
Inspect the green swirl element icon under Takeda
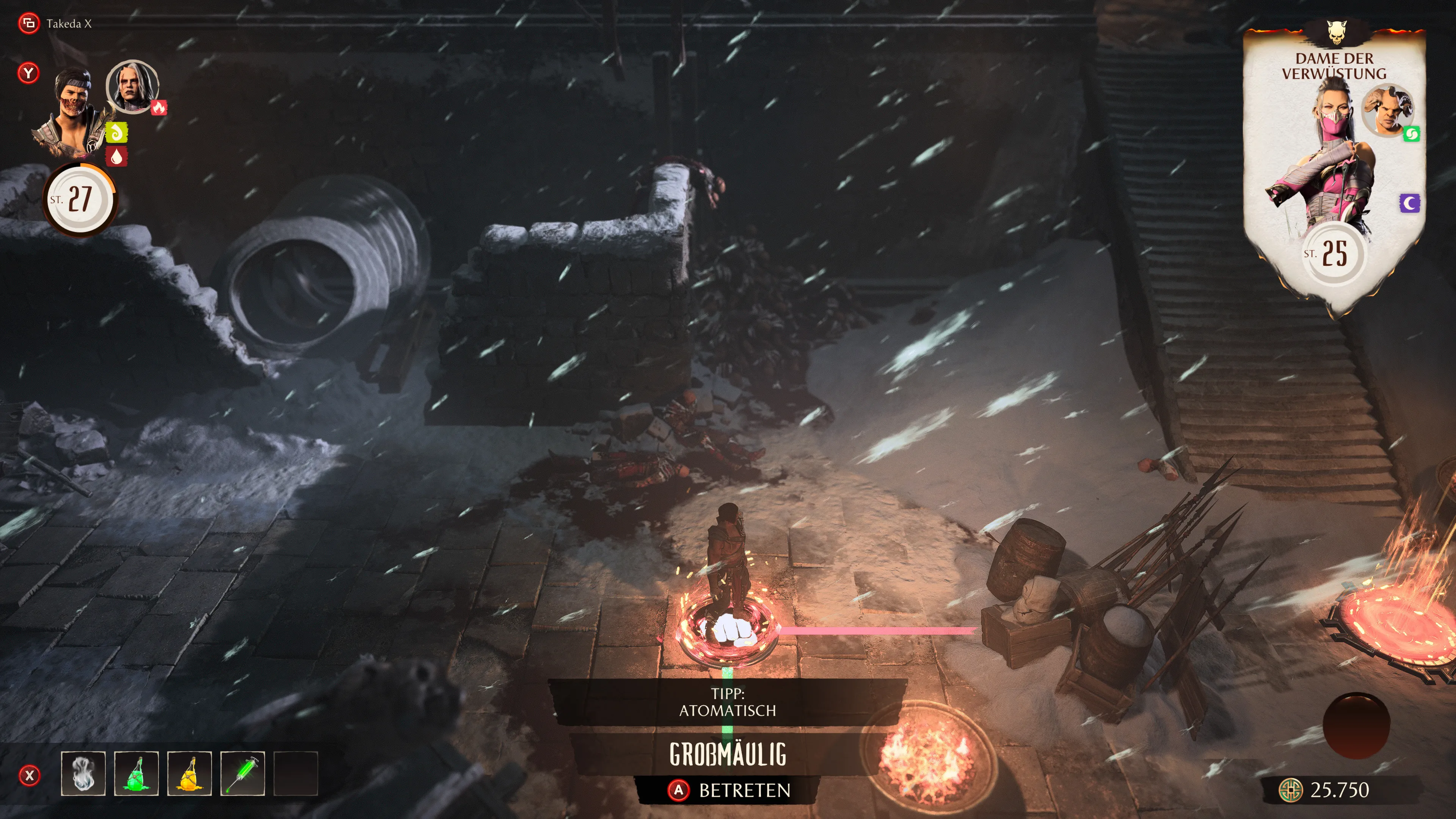[116, 133]
